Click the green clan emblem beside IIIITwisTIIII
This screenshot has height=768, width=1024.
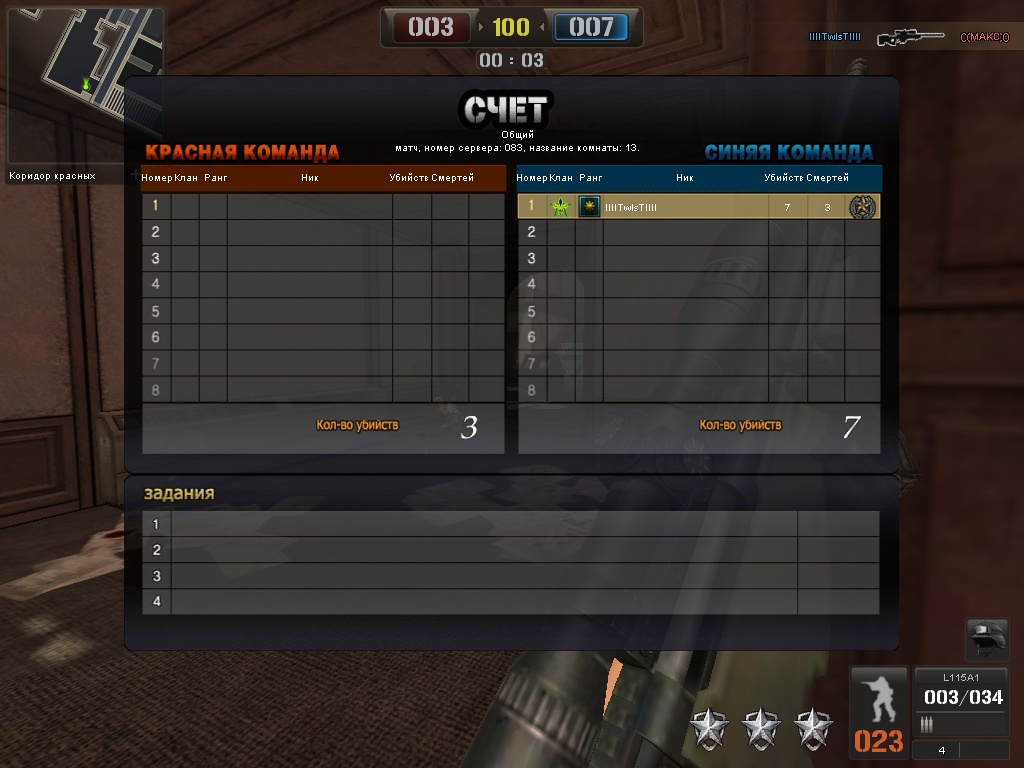pos(560,207)
